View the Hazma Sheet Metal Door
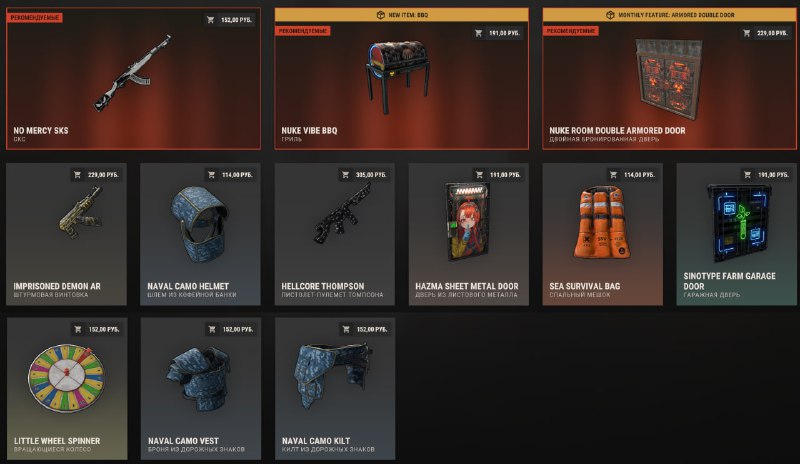Screen dimensions: 800x464 click(468, 230)
